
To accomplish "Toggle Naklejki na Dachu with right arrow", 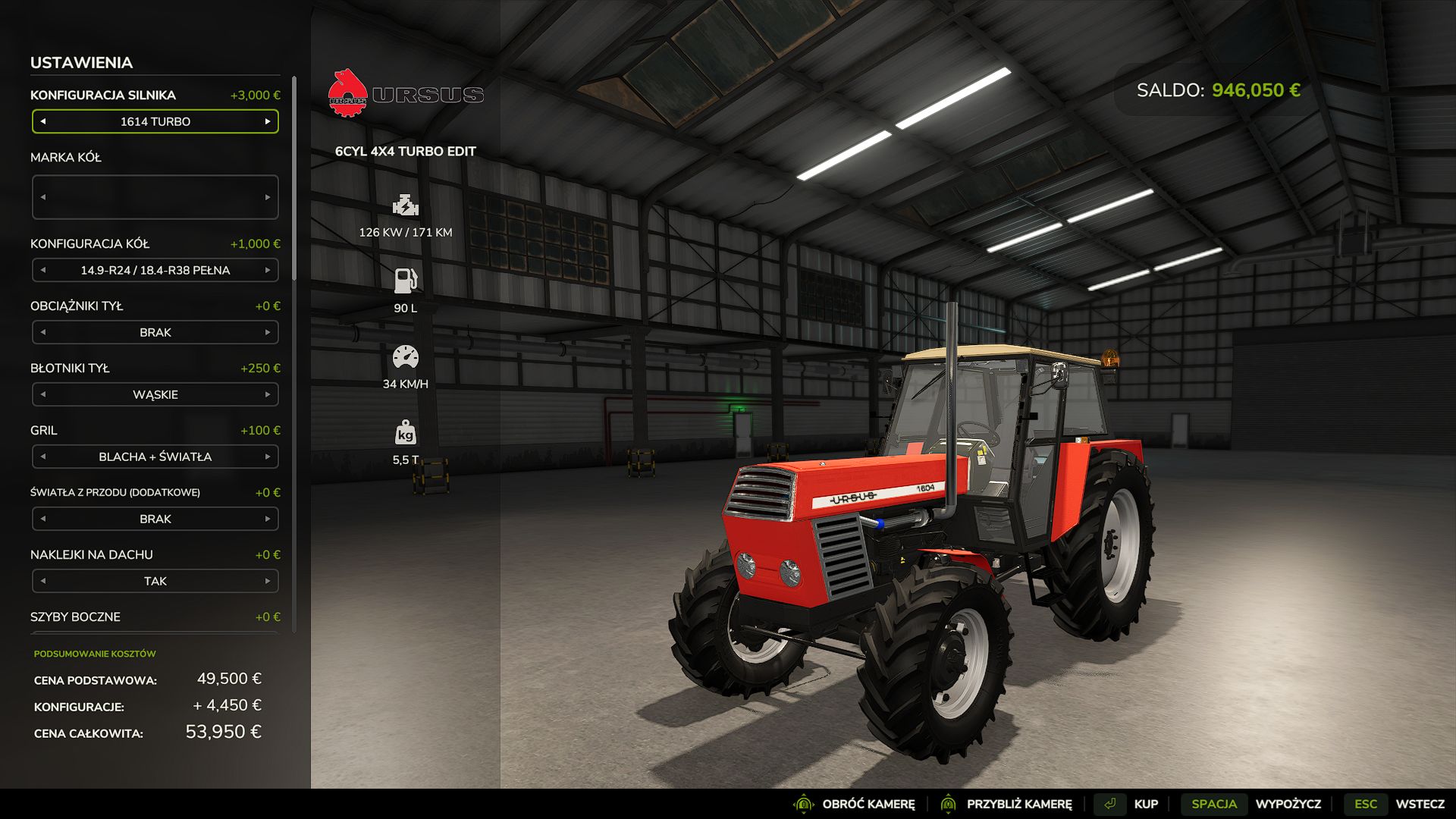I will coord(268,581).
